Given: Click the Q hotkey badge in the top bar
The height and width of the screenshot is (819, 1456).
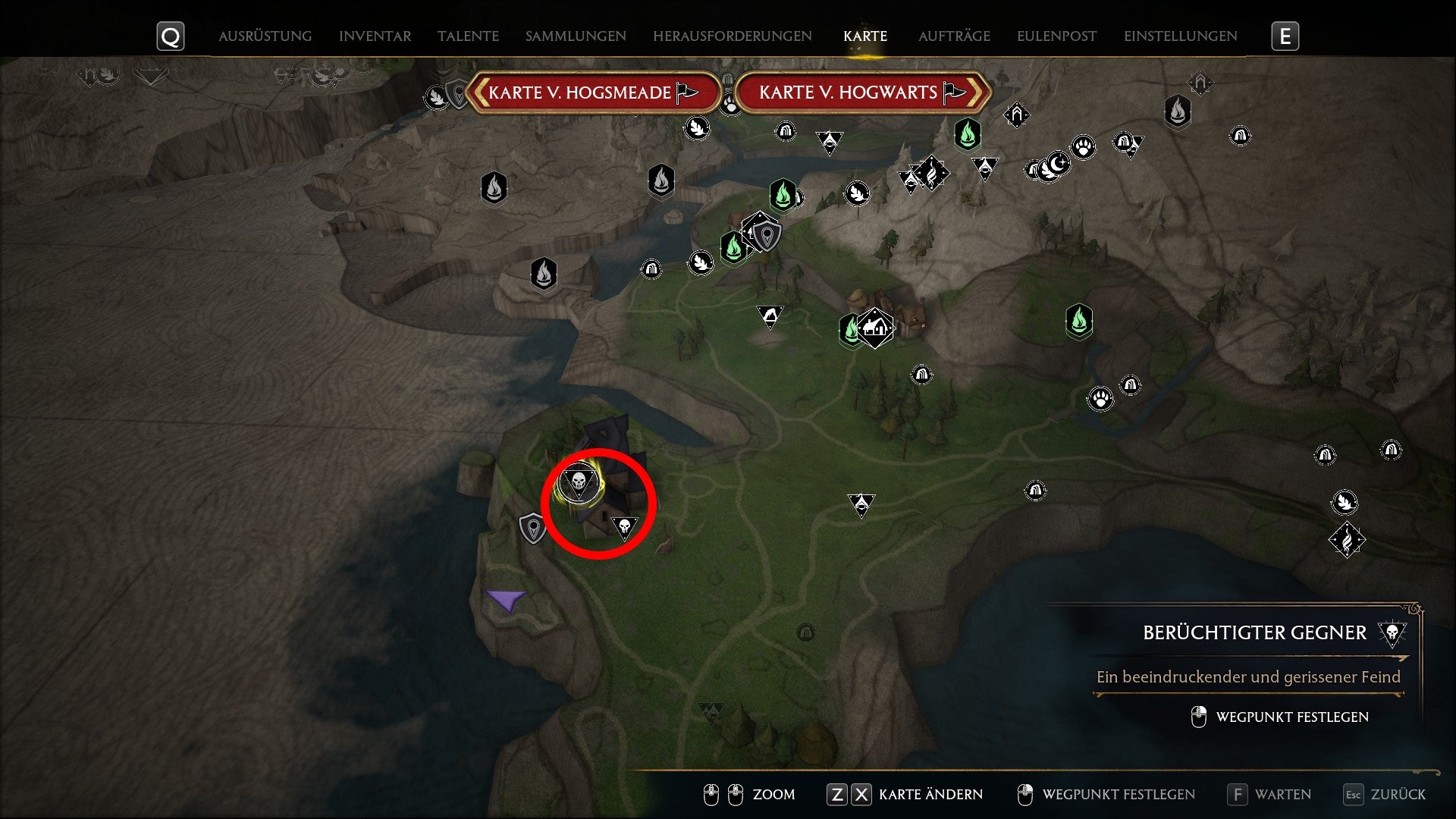Looking at the screenshot, I should (x=171, y=35).
